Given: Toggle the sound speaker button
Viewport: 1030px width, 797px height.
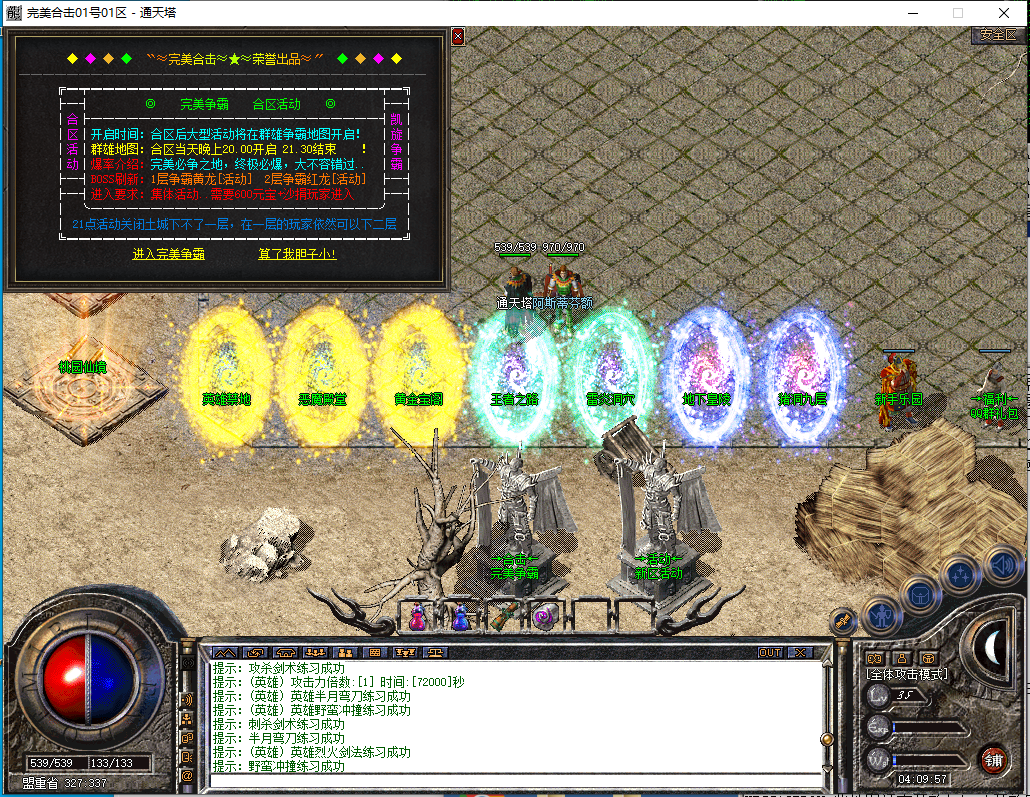Looking at the screenshot, I should [1001, 563].
